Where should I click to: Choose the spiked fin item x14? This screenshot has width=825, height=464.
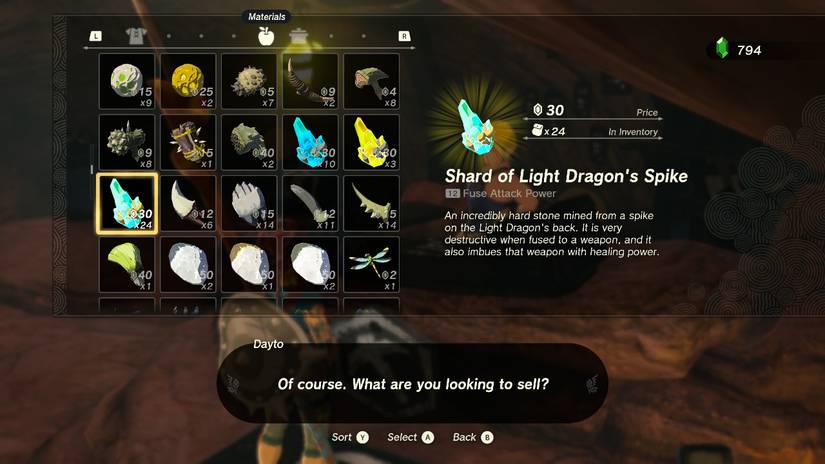(371, 203)
